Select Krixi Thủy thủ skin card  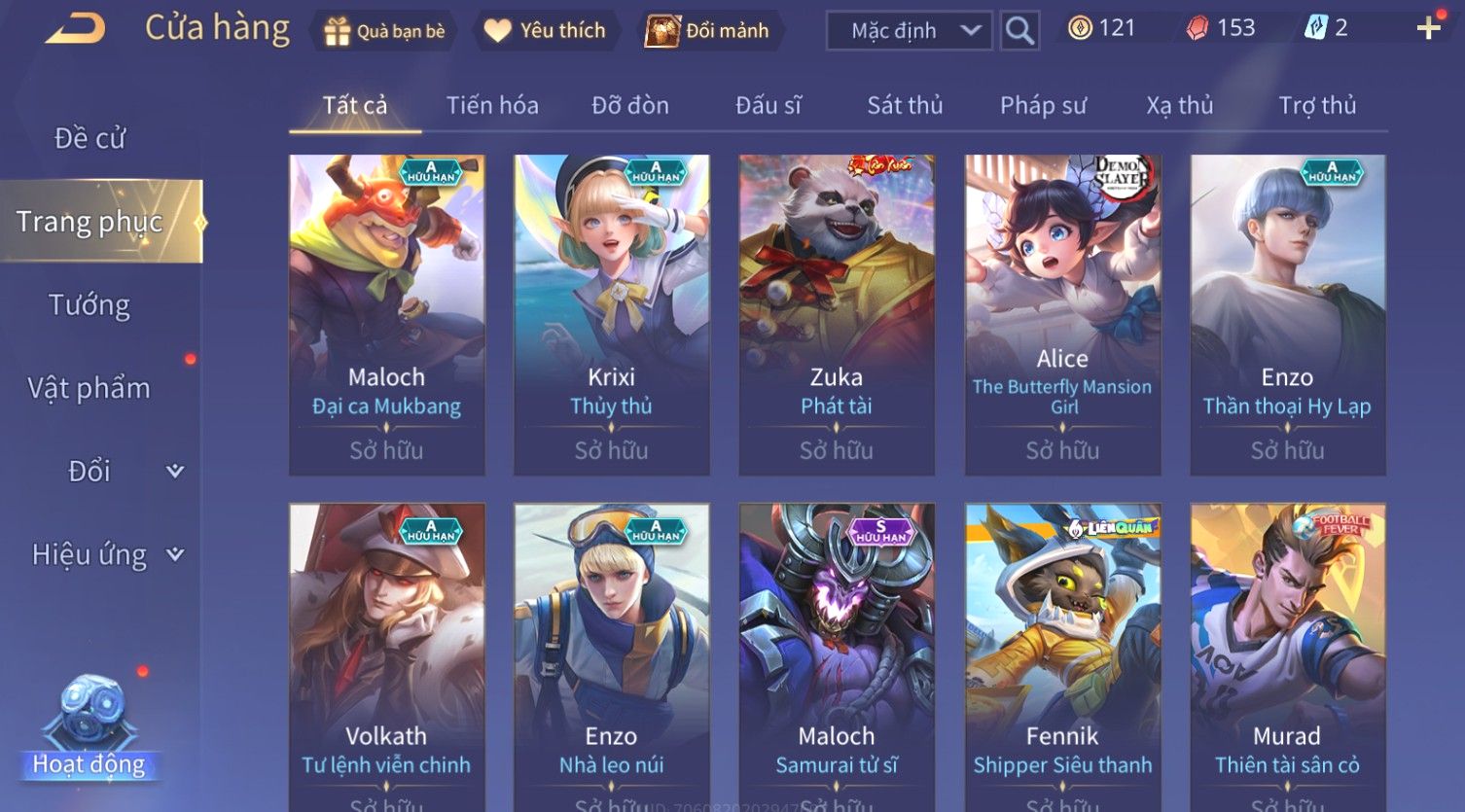pos(611,314)
